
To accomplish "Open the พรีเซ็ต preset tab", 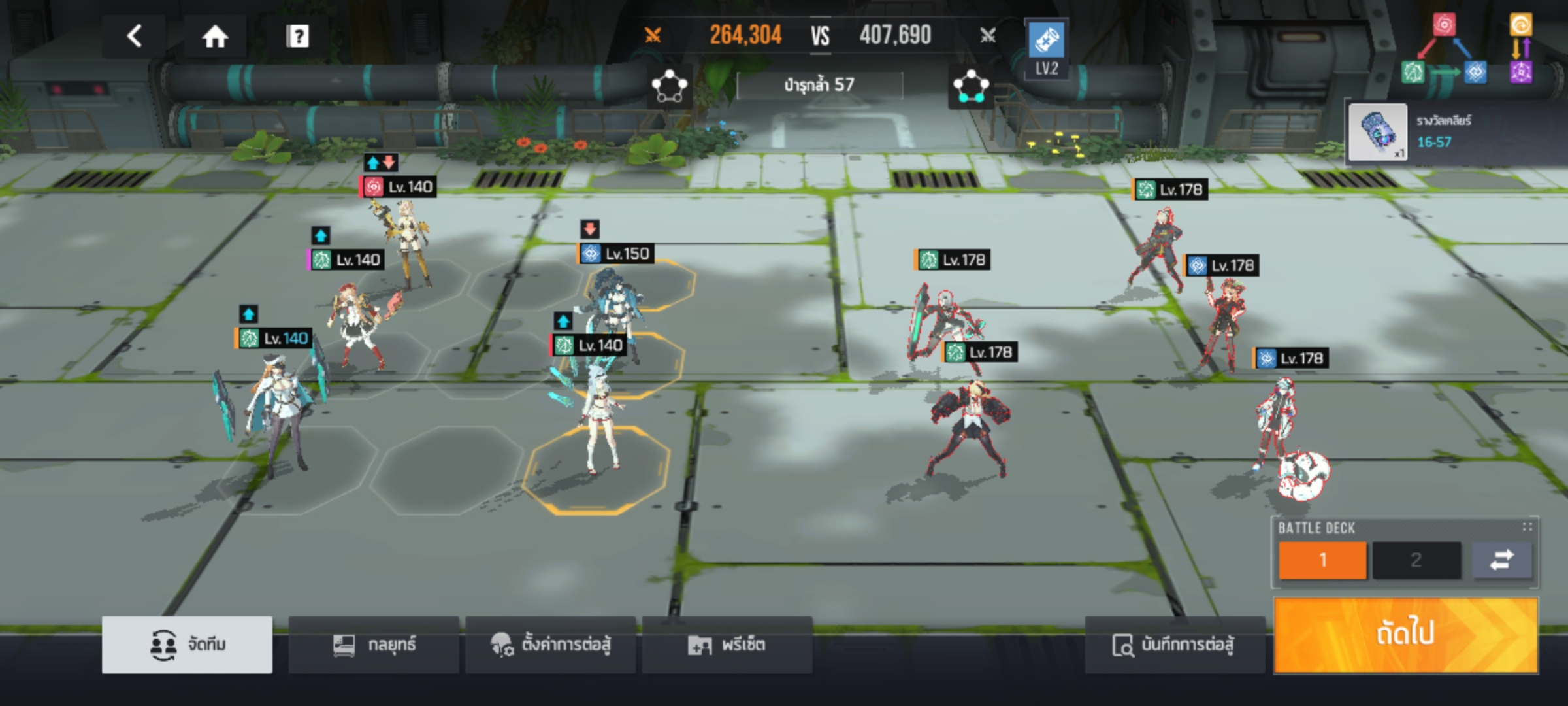I will (727, 645).
